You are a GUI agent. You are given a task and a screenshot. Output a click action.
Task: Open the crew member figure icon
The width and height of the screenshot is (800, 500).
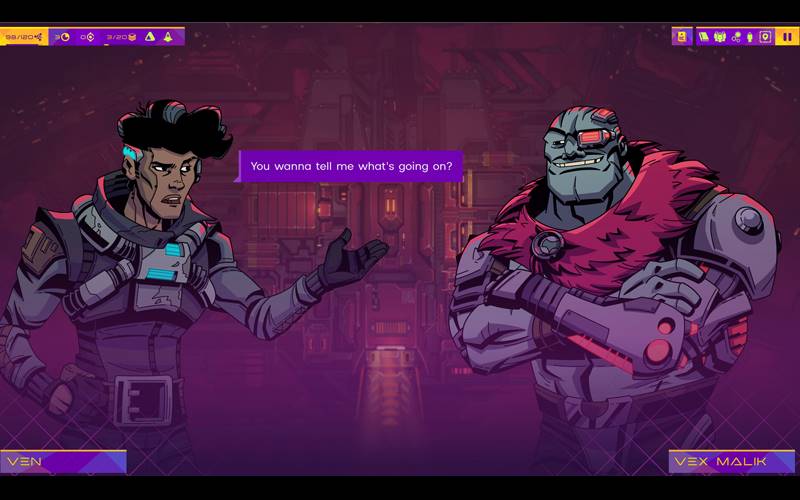(749, 37)
